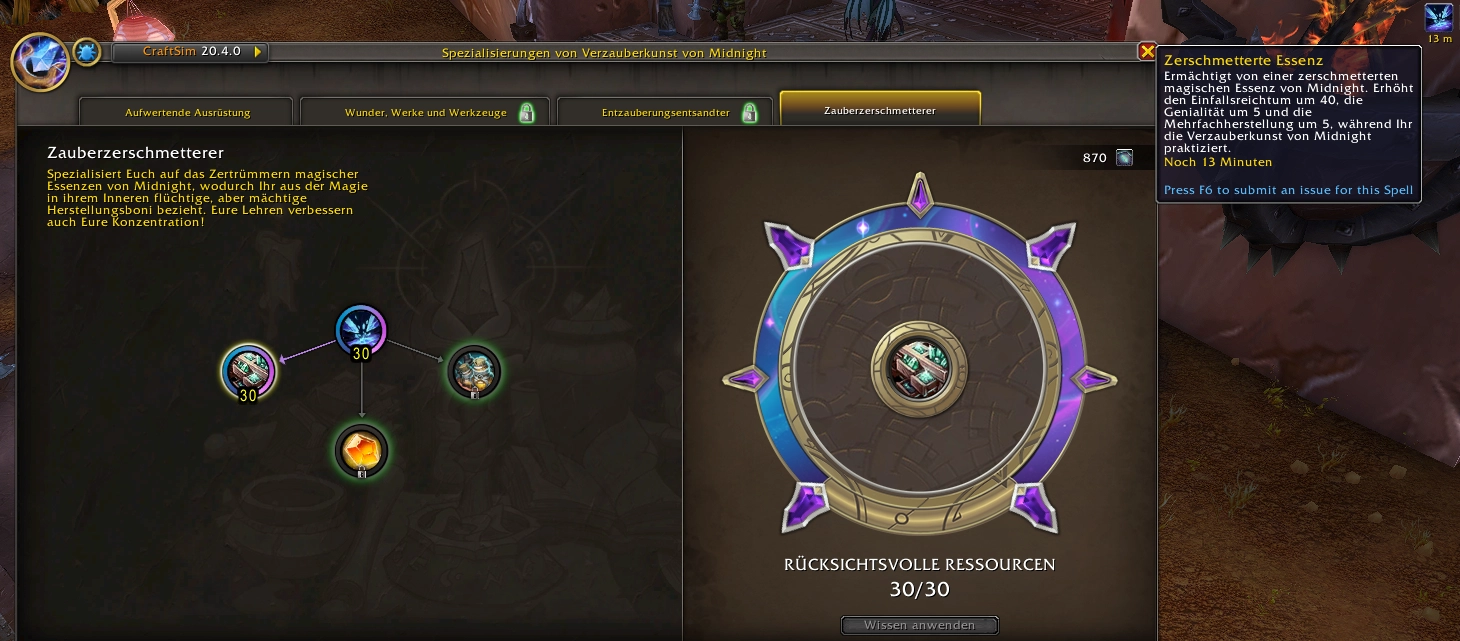This screenshot has width=1460, height=641.
Task: Select the locked Entzauberungsentsandter tab
Action: [665, 112]
